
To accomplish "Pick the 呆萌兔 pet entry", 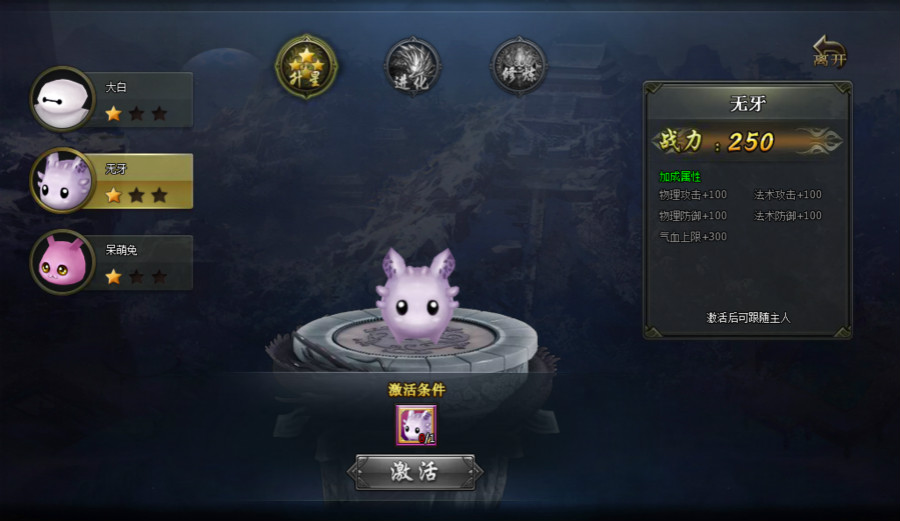I will point(112,262).
